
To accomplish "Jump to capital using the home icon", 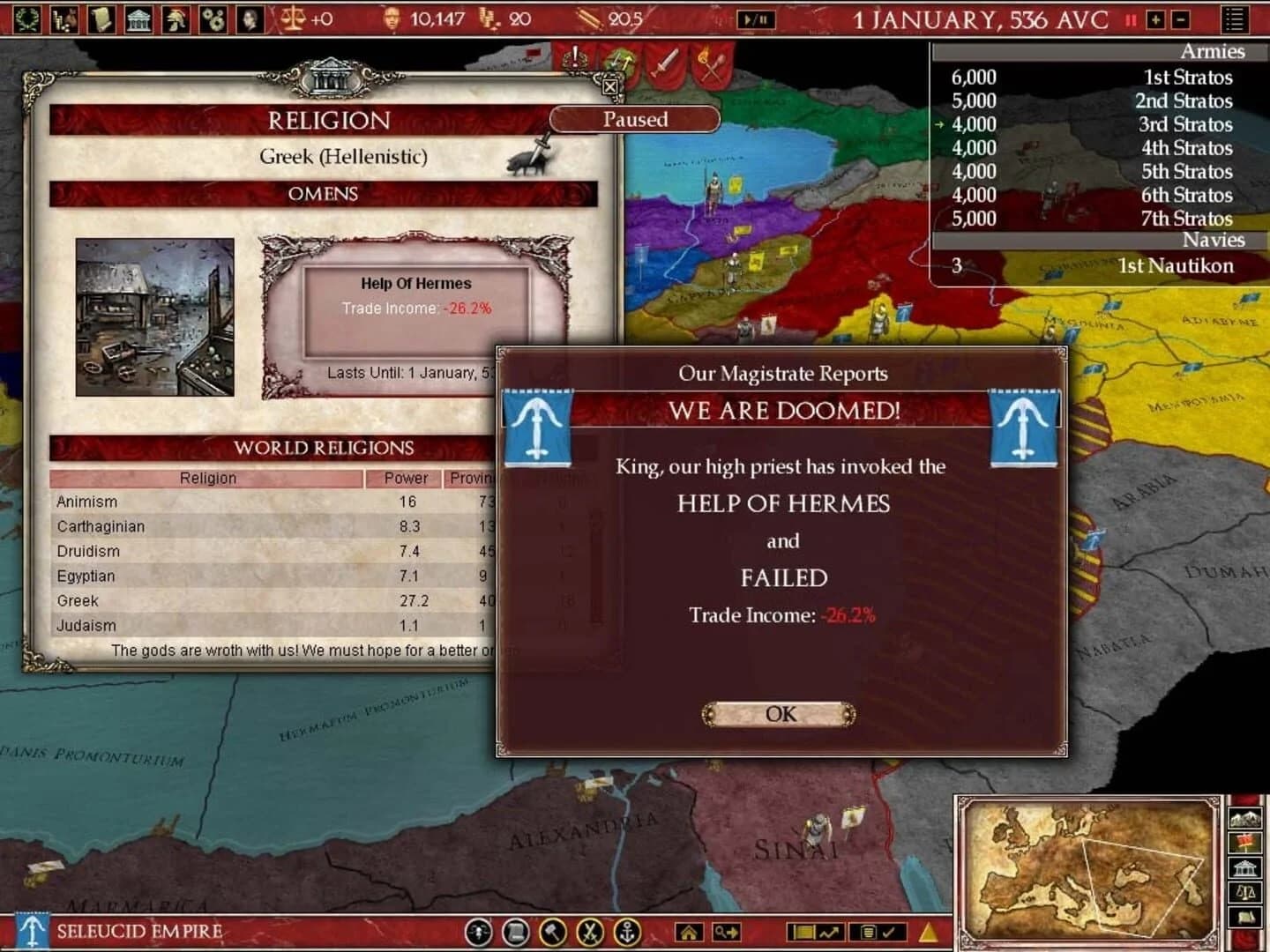I will [691, 932].
